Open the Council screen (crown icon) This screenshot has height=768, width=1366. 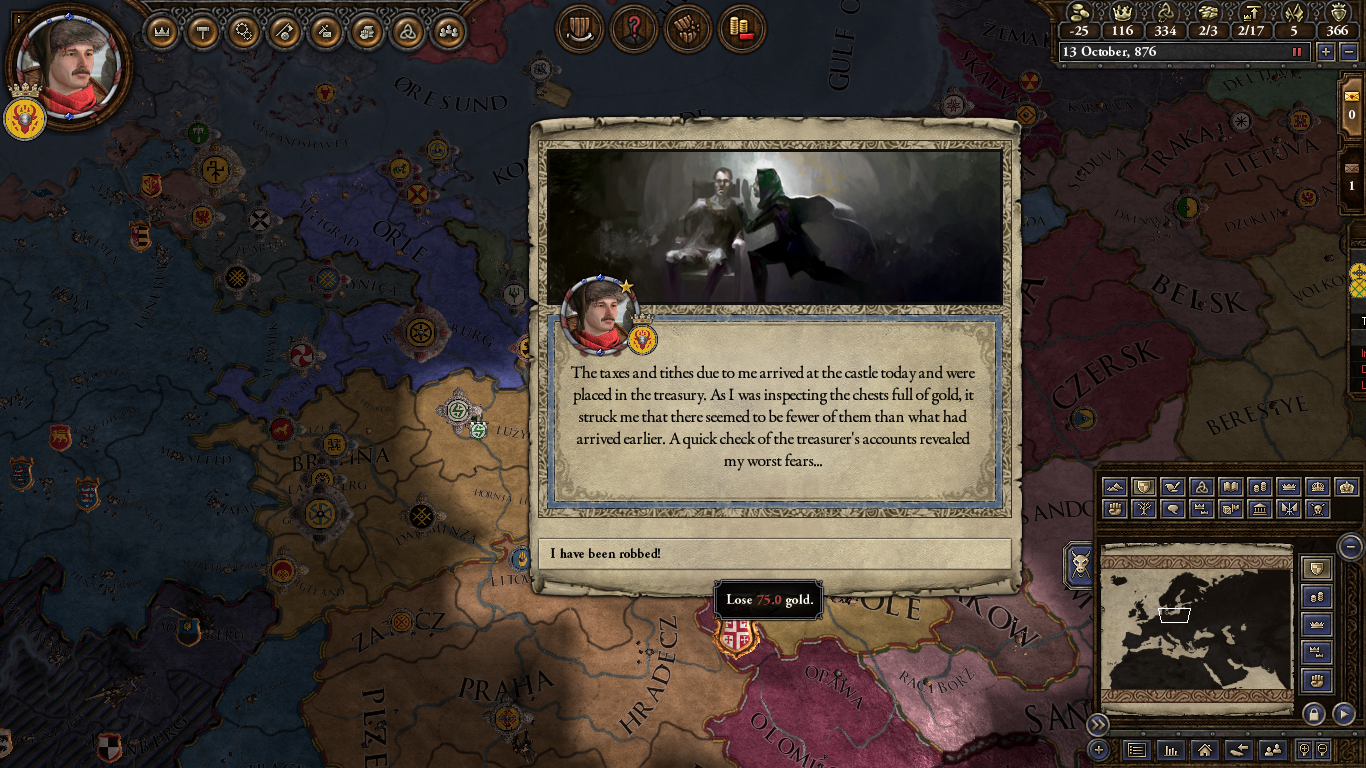[162, 31]
